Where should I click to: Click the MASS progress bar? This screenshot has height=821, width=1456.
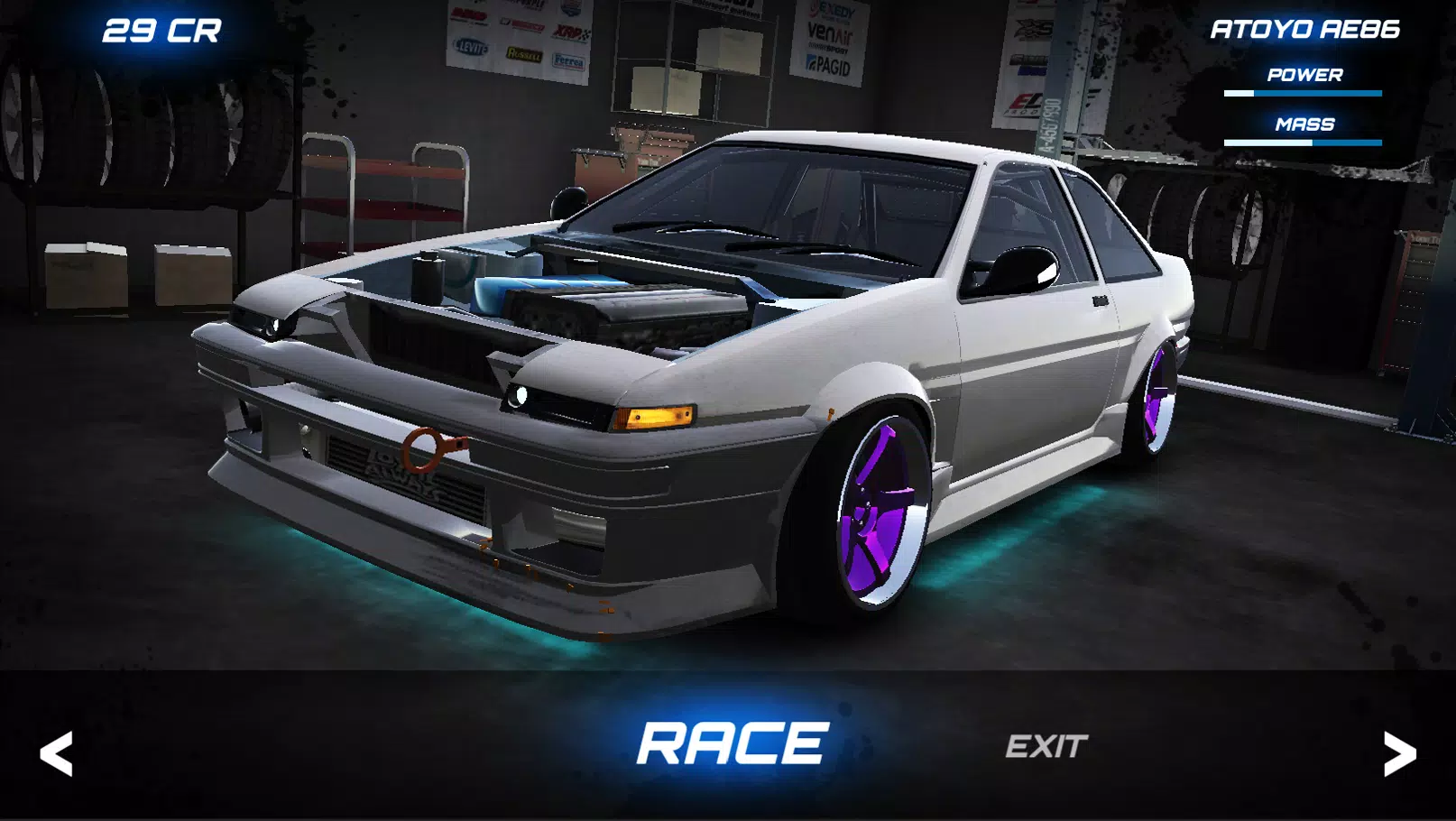point(1302,142)
